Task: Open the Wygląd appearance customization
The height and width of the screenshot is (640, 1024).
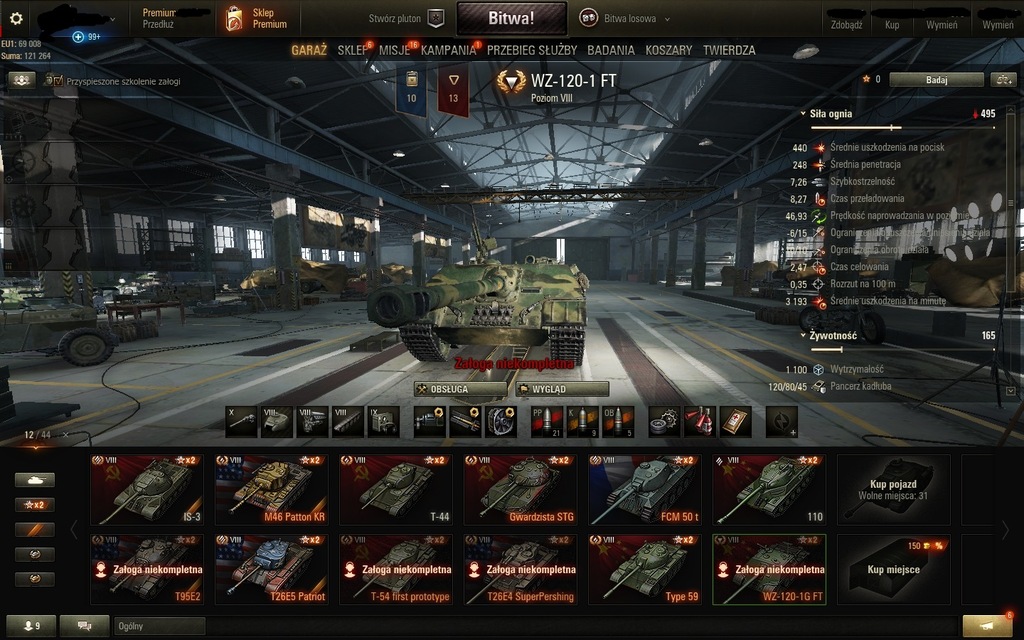Action: pyautogui.click(x=562, y=389)
